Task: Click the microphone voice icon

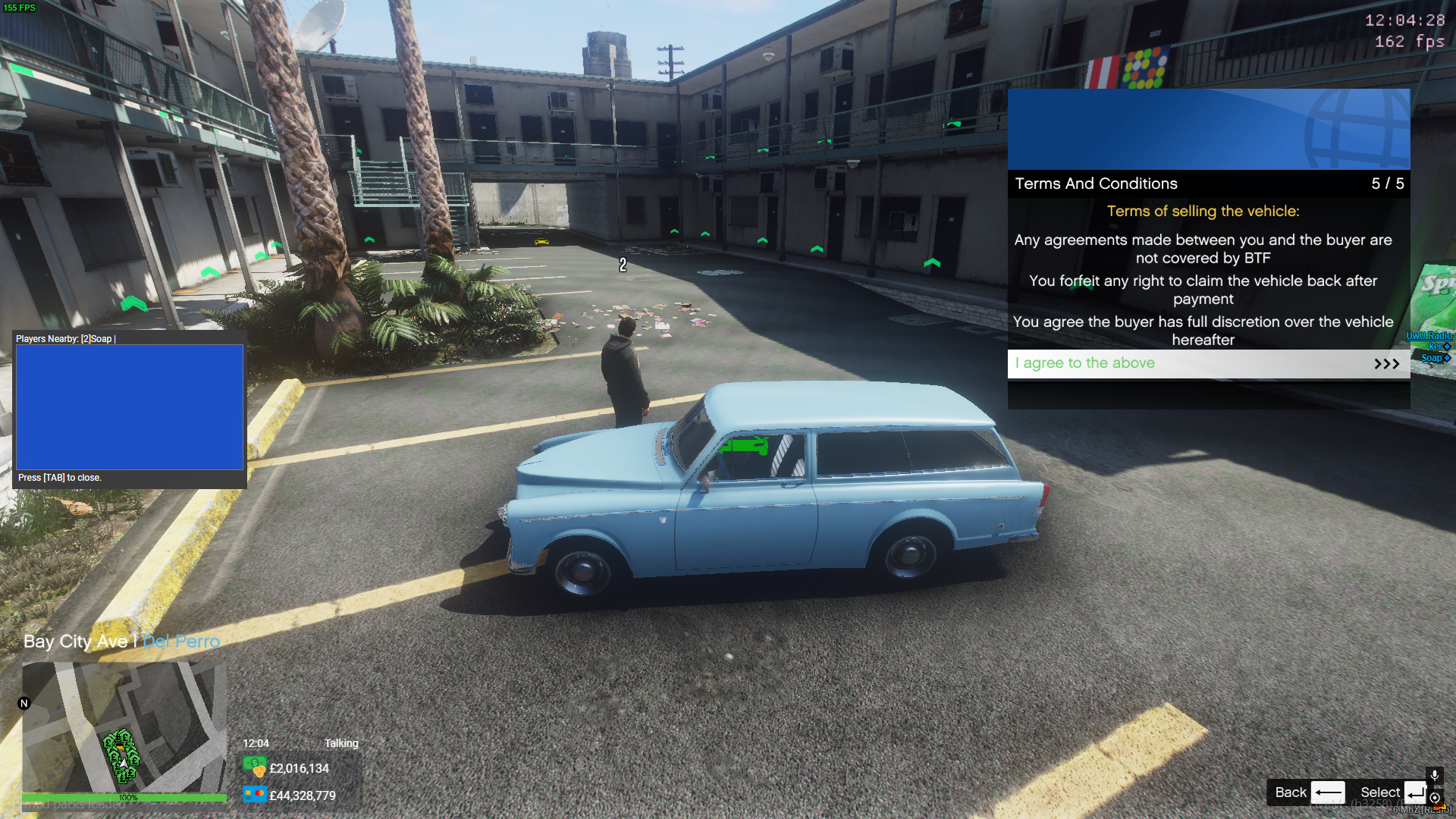Action: (x=1435, y=776)
